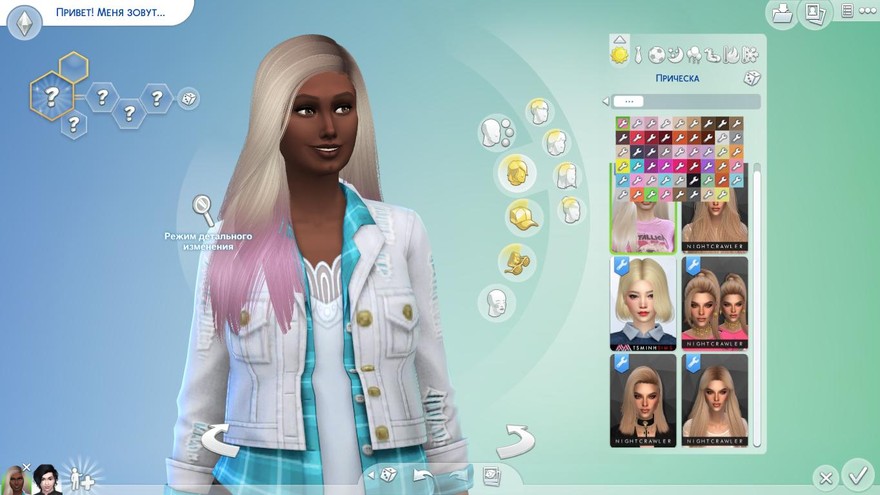Viewport: 880px width, 495px height.
Task: Confirm the Sim with the checkmark
Action: [857, 473]
